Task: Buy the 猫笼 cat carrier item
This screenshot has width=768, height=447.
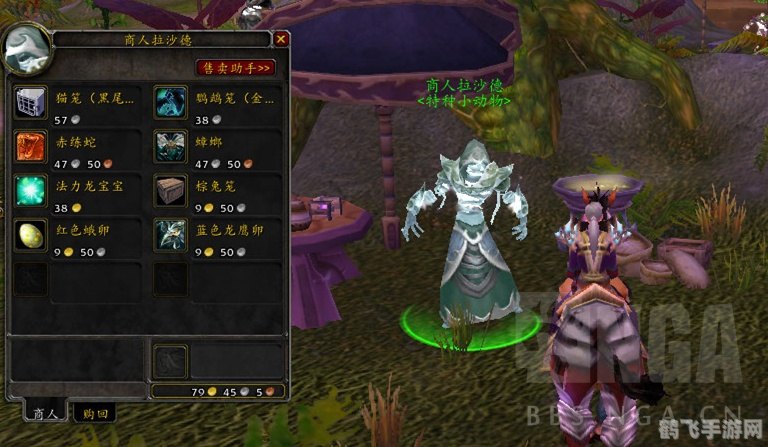Action: 30,101
